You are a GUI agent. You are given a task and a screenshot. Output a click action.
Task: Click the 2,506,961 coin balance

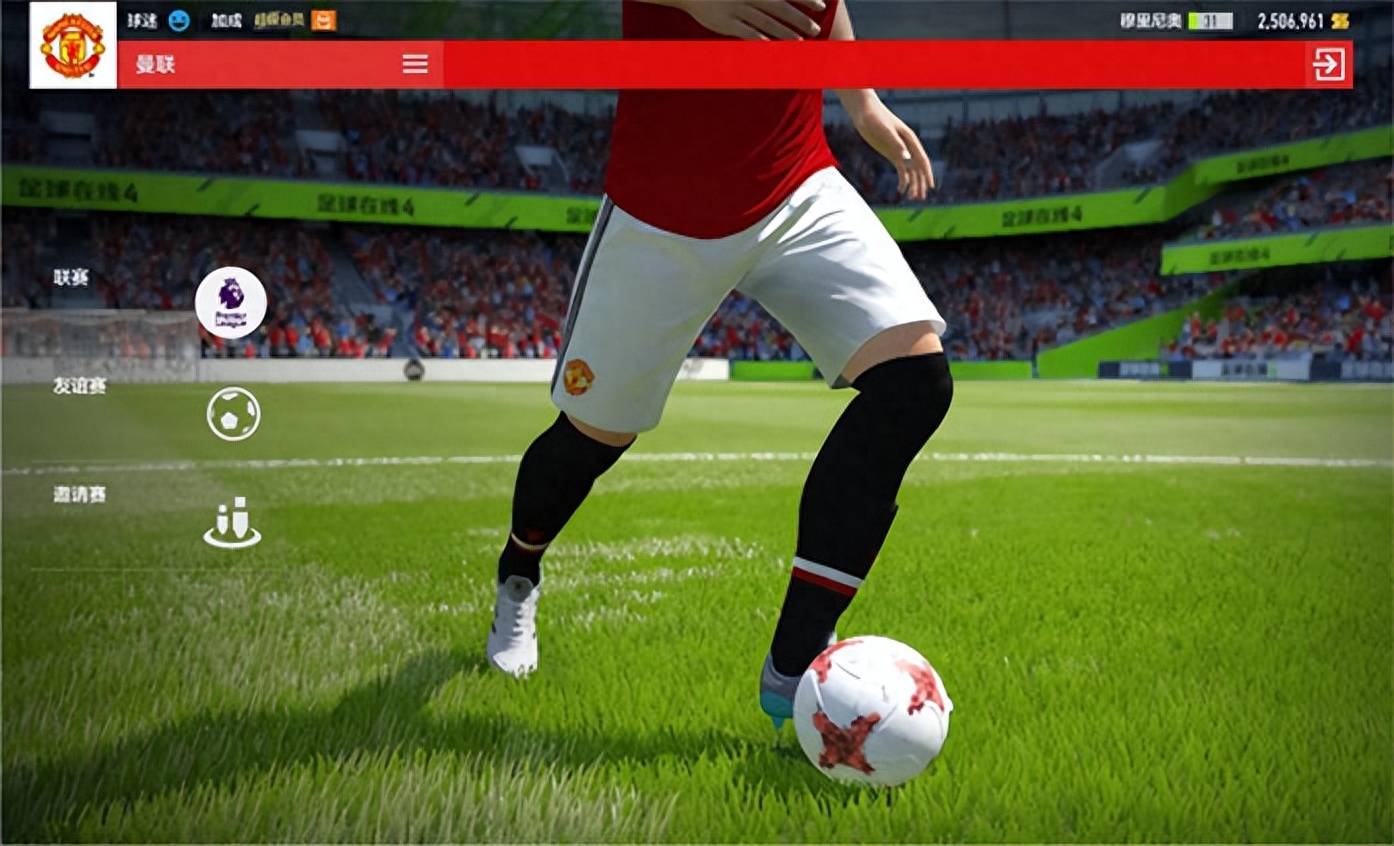click(x=1290, y=20)
